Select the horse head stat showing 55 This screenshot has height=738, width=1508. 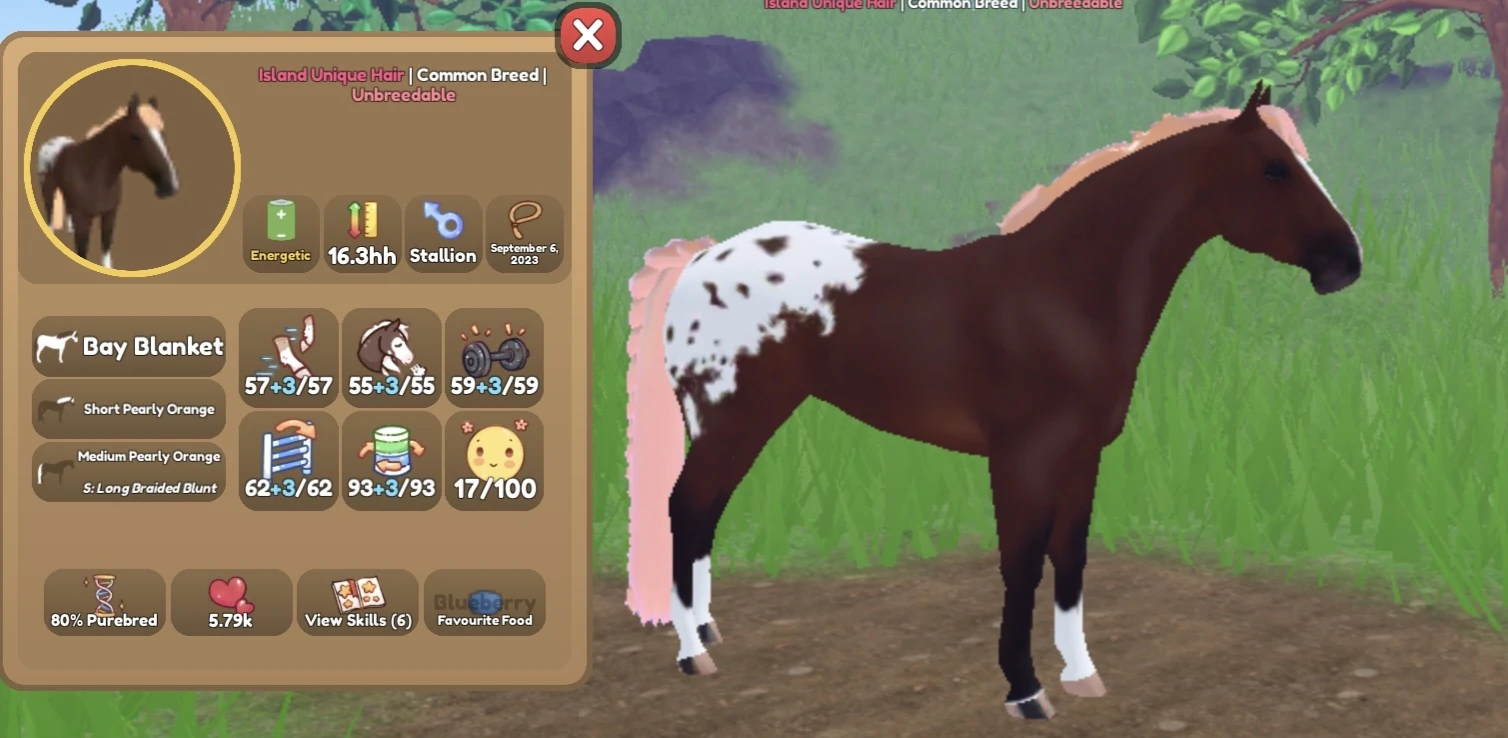(x=391, y=357)
